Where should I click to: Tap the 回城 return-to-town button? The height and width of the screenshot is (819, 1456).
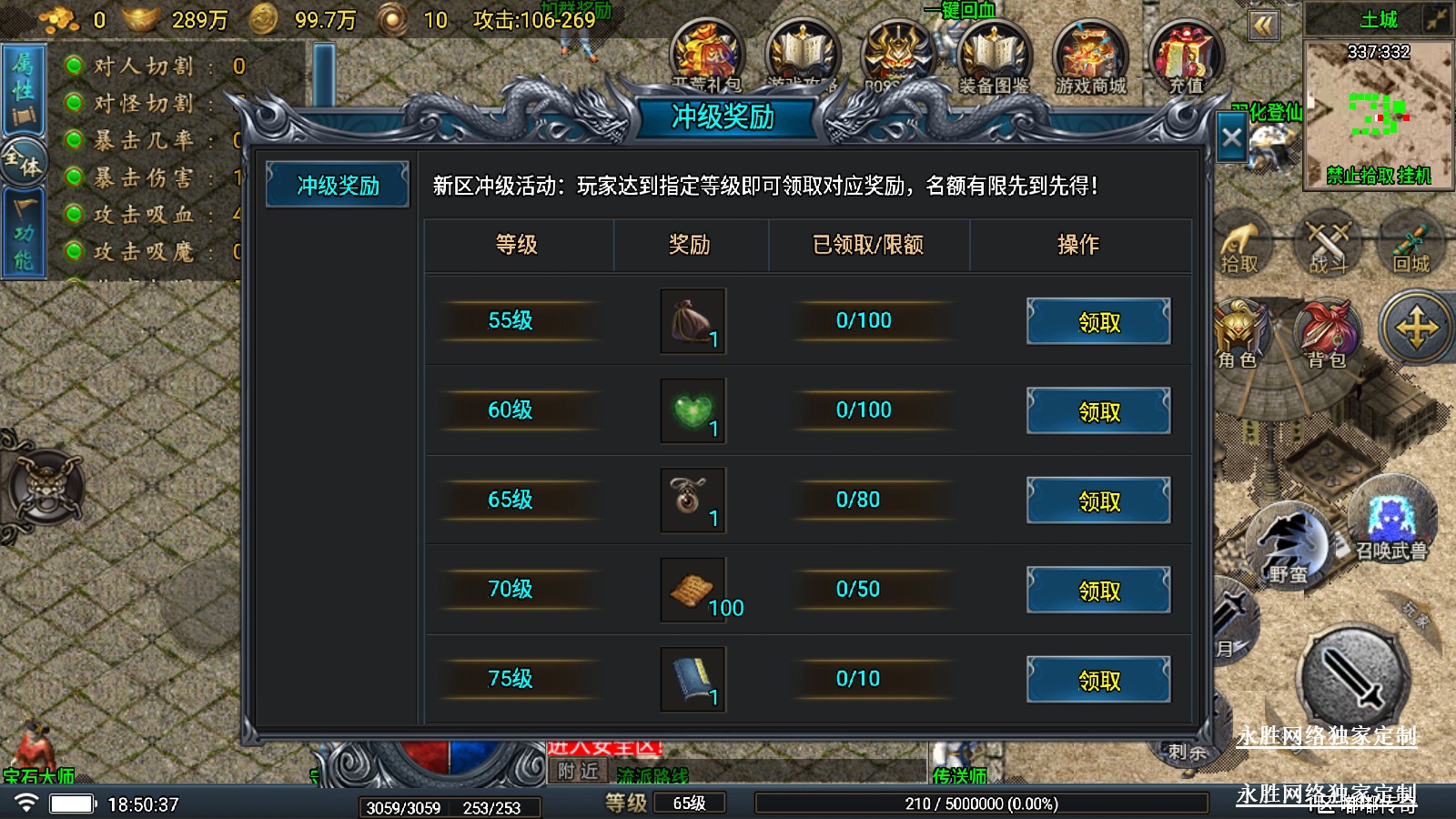1411,244
